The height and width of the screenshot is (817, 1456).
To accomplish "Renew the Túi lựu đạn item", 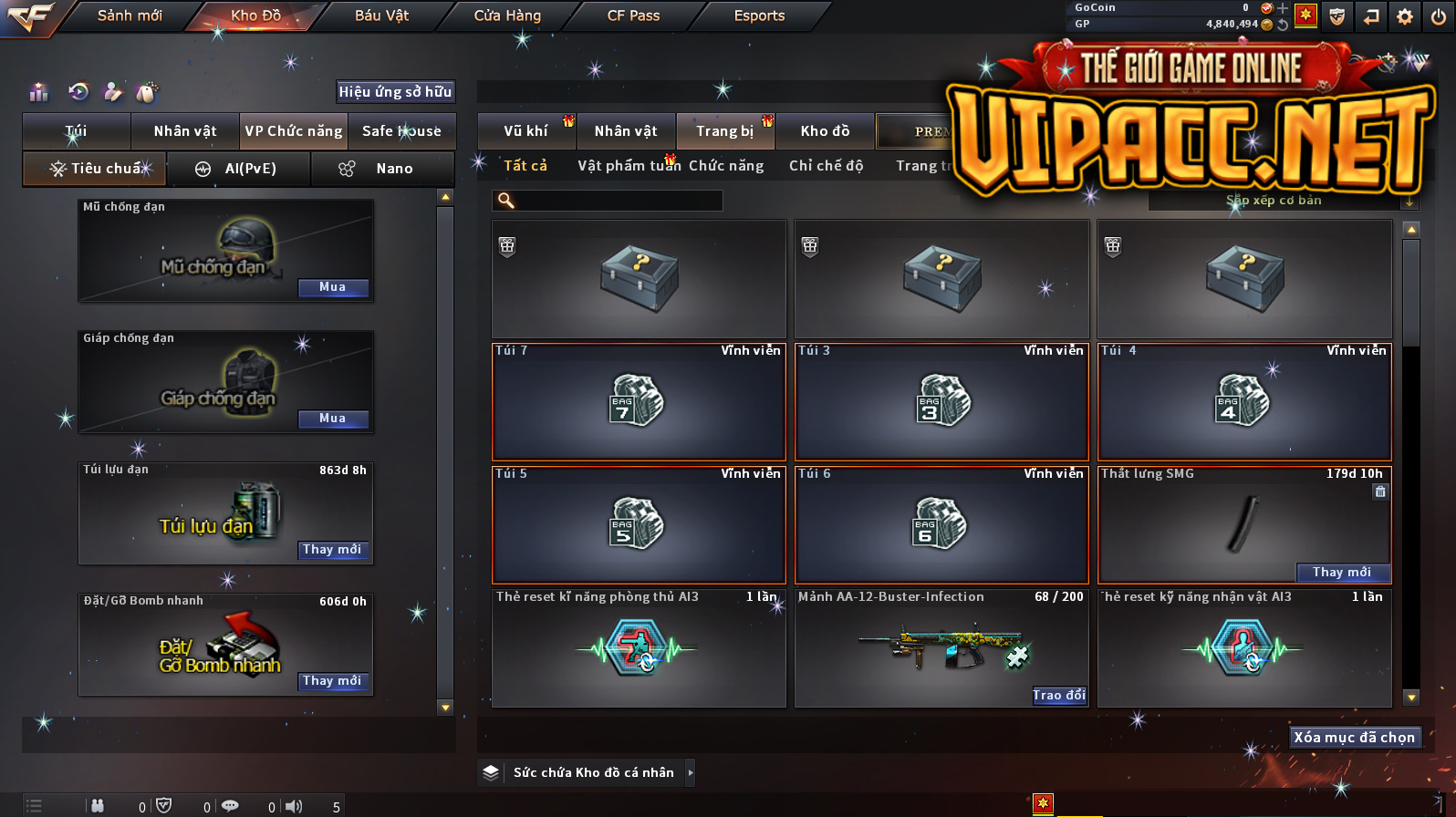I will 333,550.
